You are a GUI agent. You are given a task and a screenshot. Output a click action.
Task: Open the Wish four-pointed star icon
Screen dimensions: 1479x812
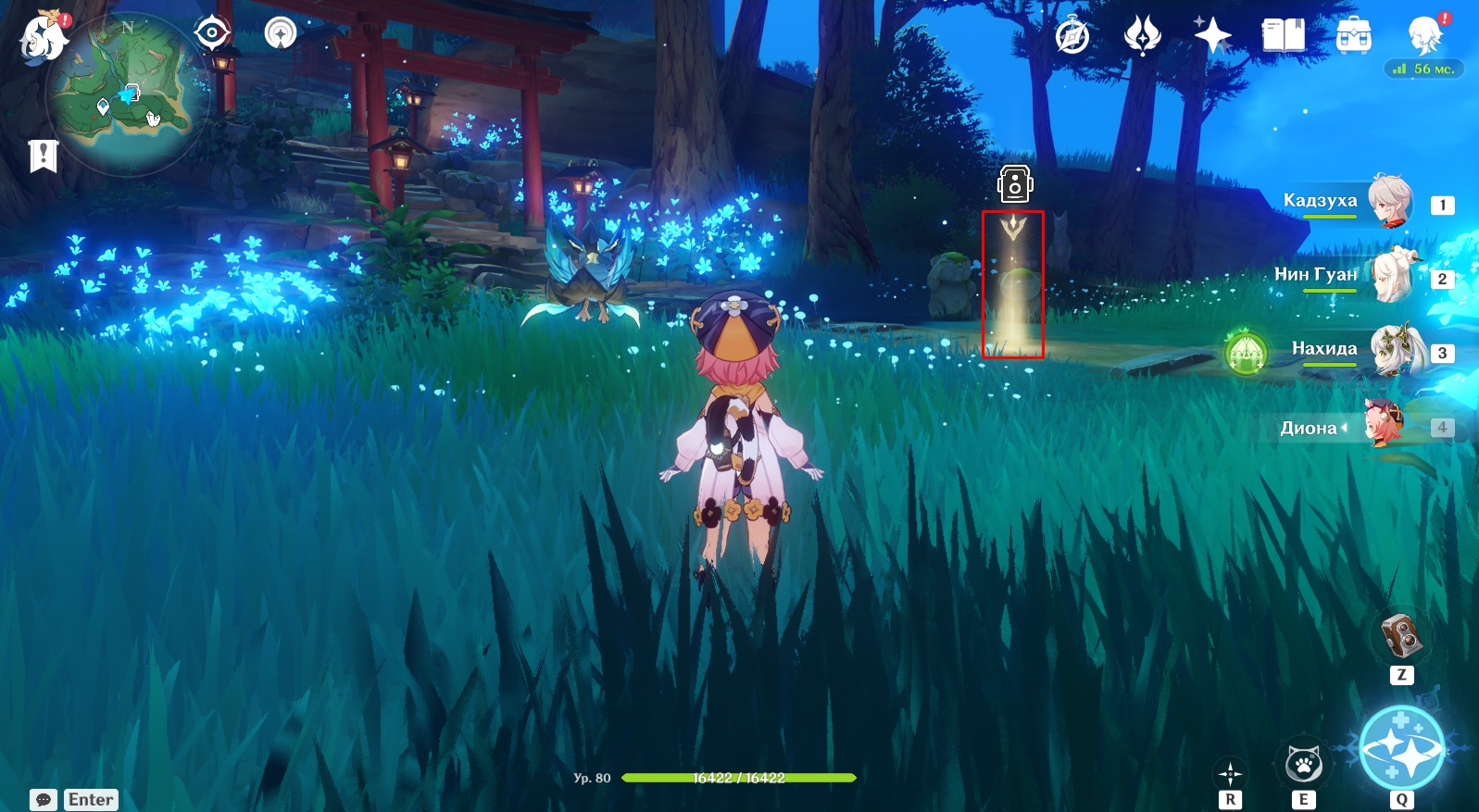coord(1212,37)
